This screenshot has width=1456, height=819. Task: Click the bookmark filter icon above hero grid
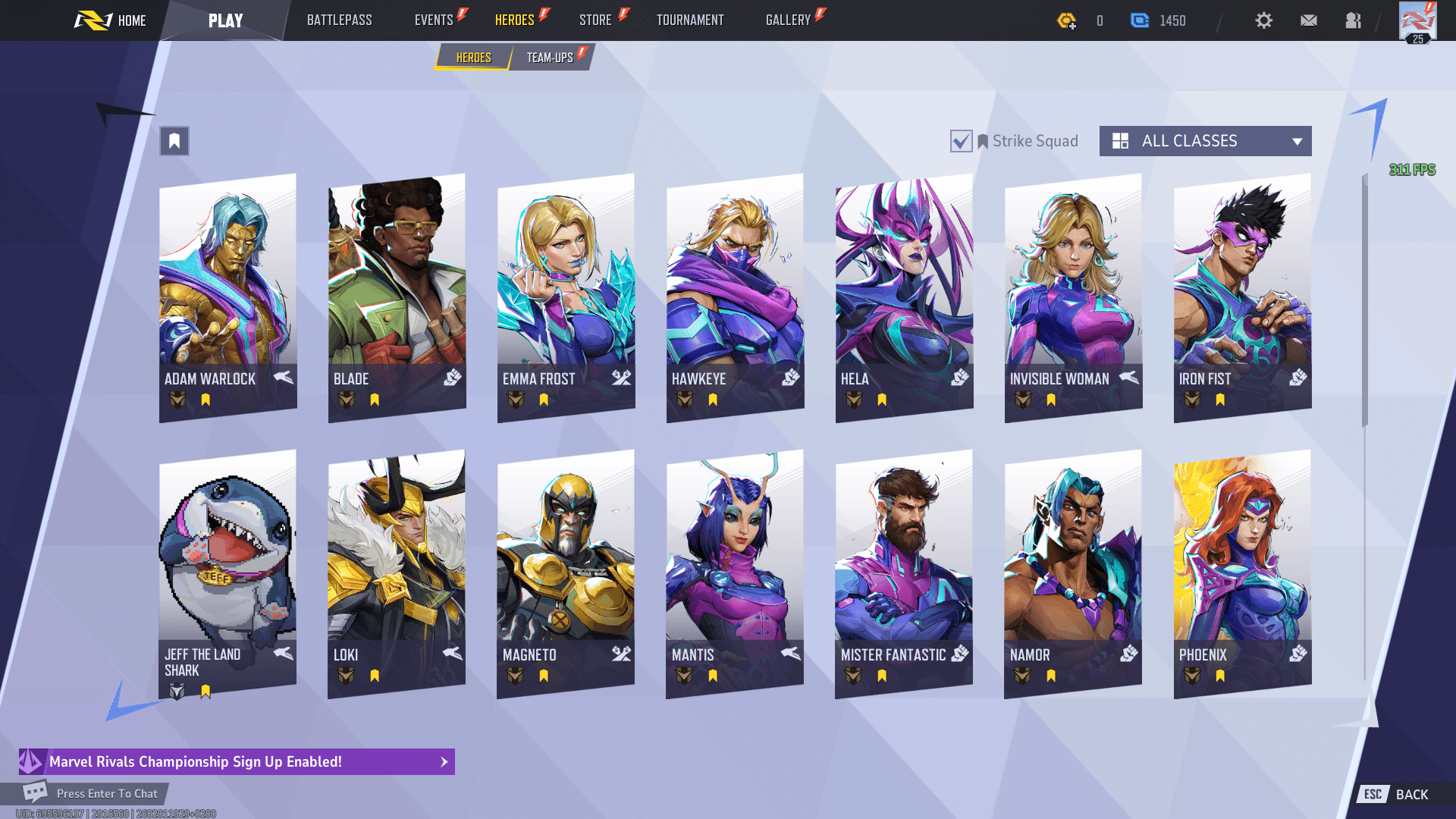point(174,141)
